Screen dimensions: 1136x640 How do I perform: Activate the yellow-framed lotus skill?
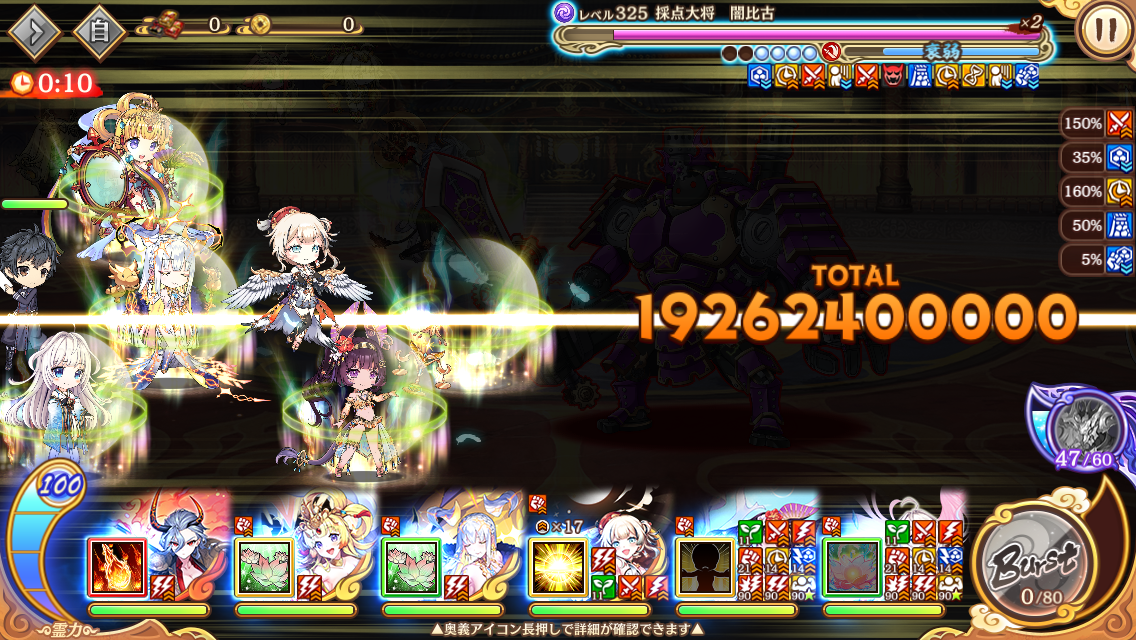(x=264, y=568)
